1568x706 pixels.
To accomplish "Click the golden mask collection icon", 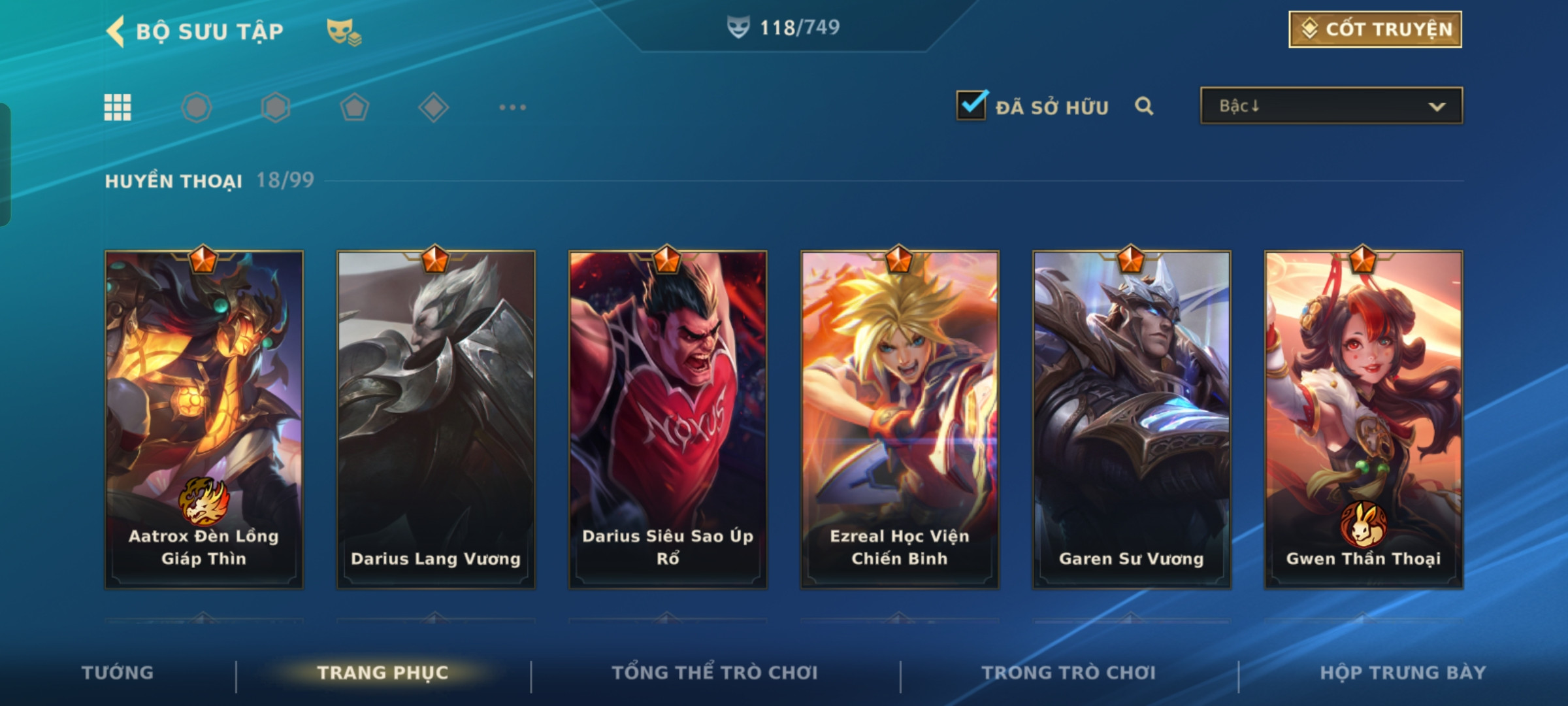I will coord(344,31).
